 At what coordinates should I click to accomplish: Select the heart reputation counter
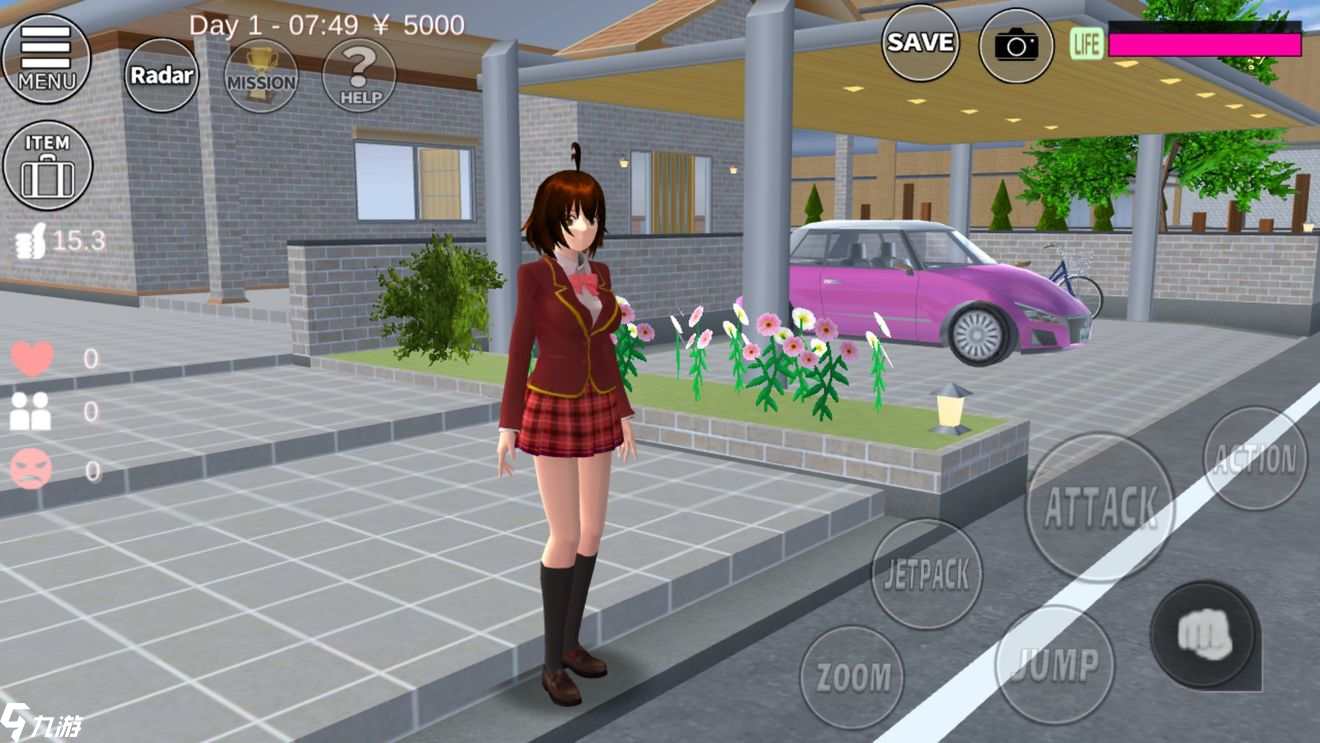[x=33, y=356]
